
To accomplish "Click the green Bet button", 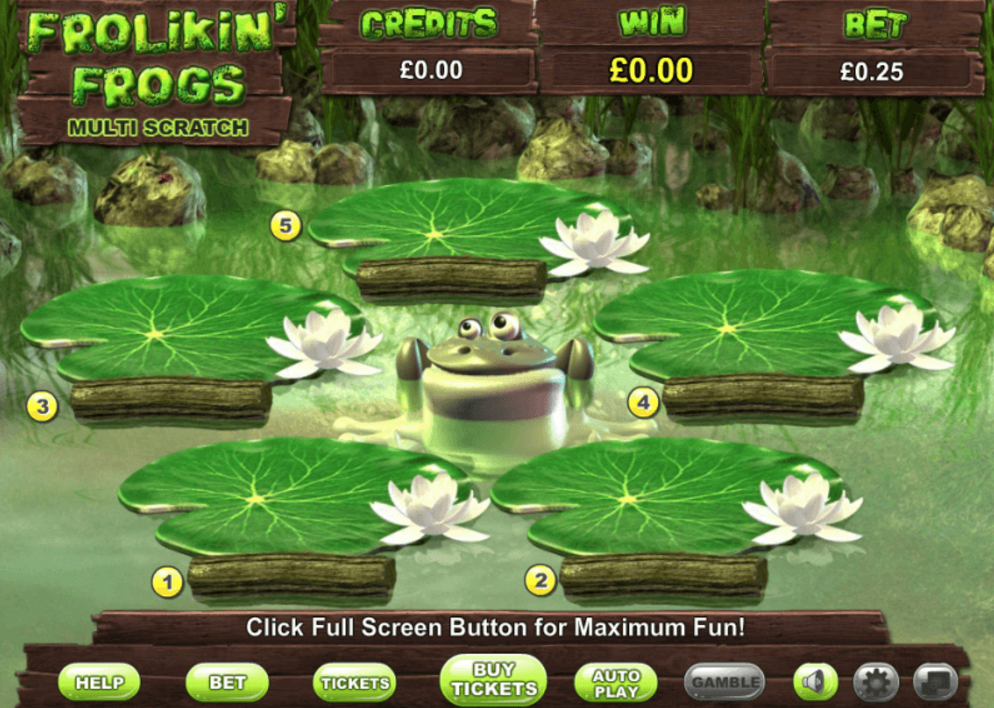I will point(227,683).
